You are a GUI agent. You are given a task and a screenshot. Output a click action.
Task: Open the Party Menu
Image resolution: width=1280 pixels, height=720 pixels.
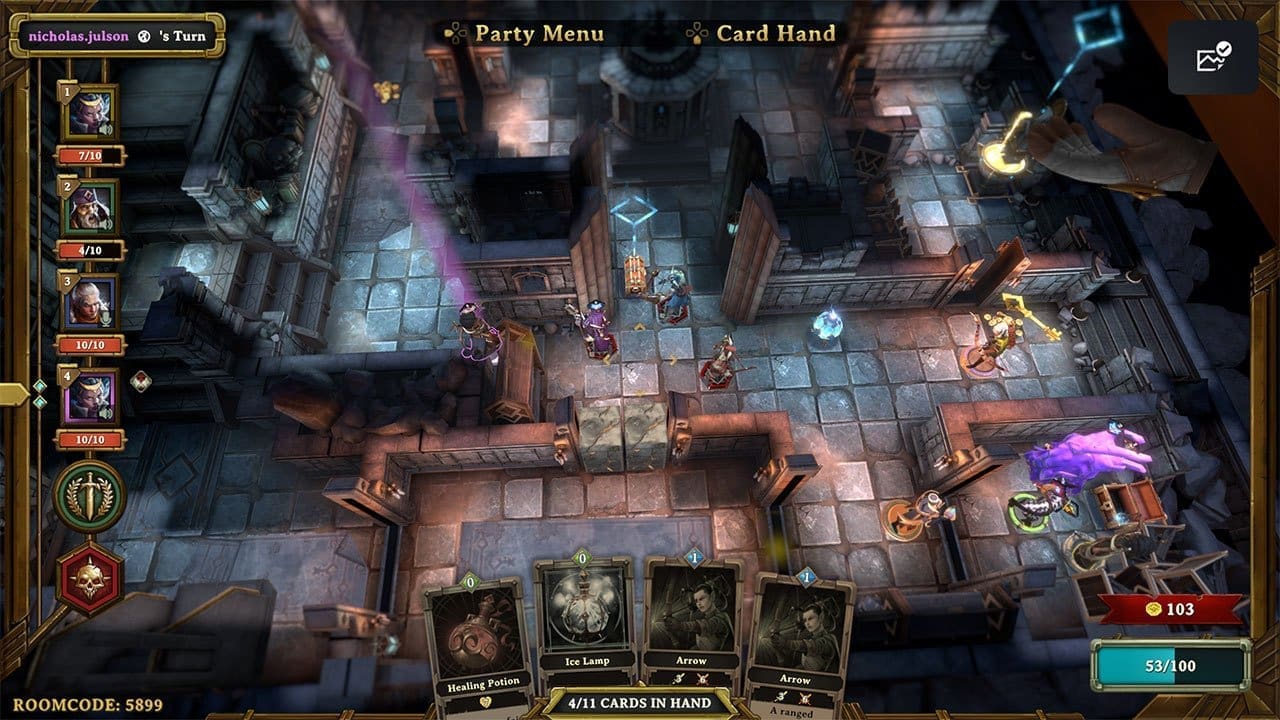pyautogui.click(x=538, y=33)
